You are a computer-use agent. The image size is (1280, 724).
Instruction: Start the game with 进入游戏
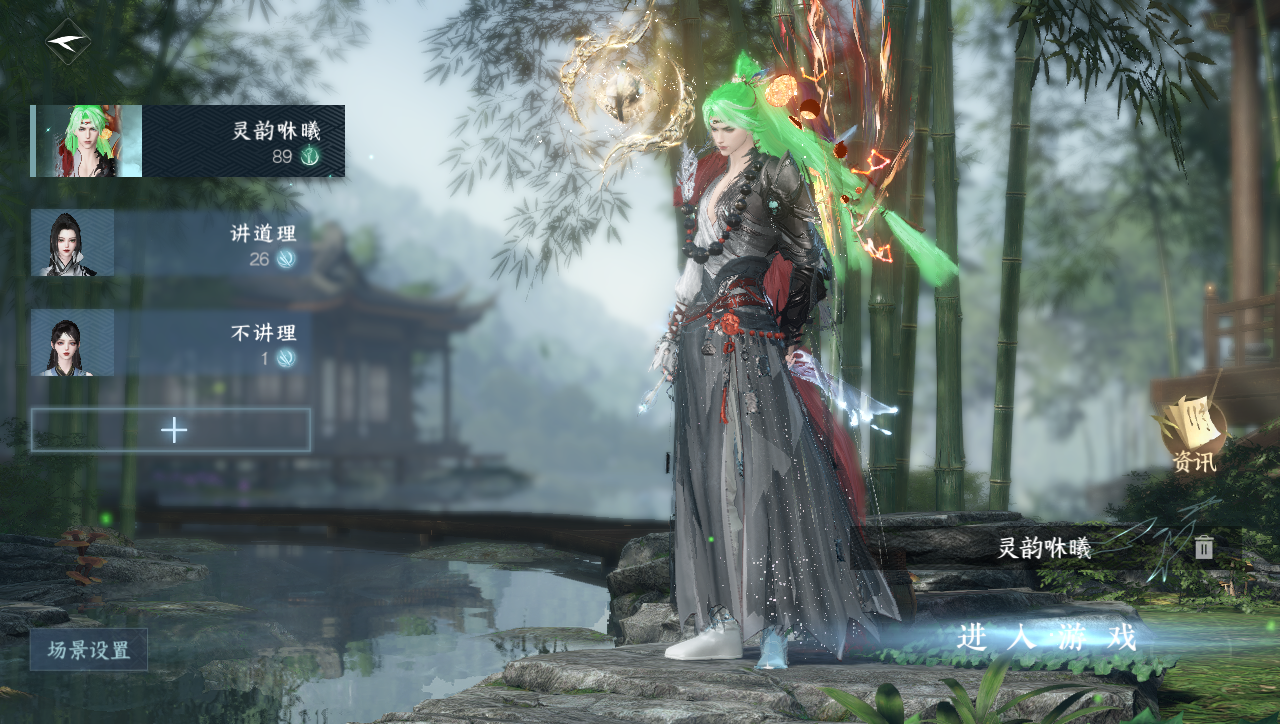tap(1046, 637)
